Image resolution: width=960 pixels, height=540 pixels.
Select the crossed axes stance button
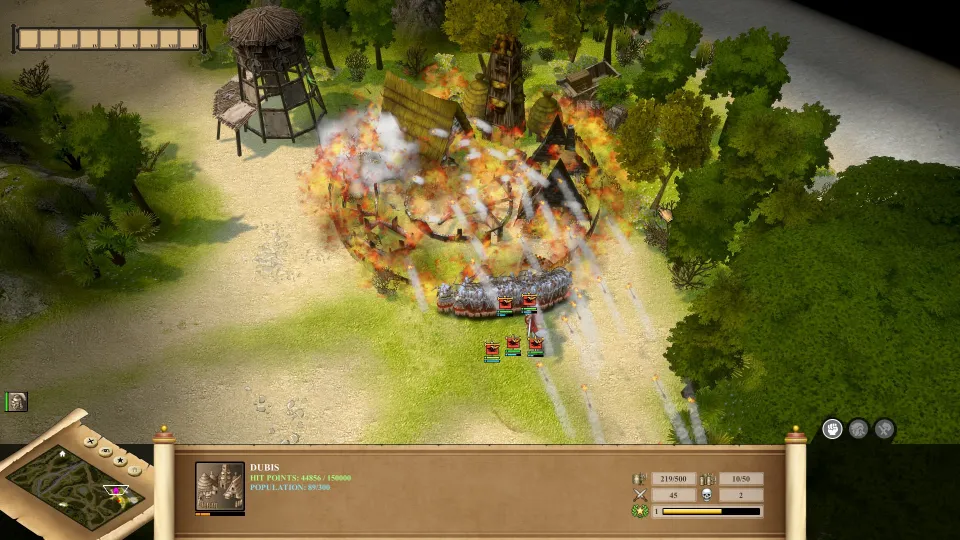tap(884, 429)
